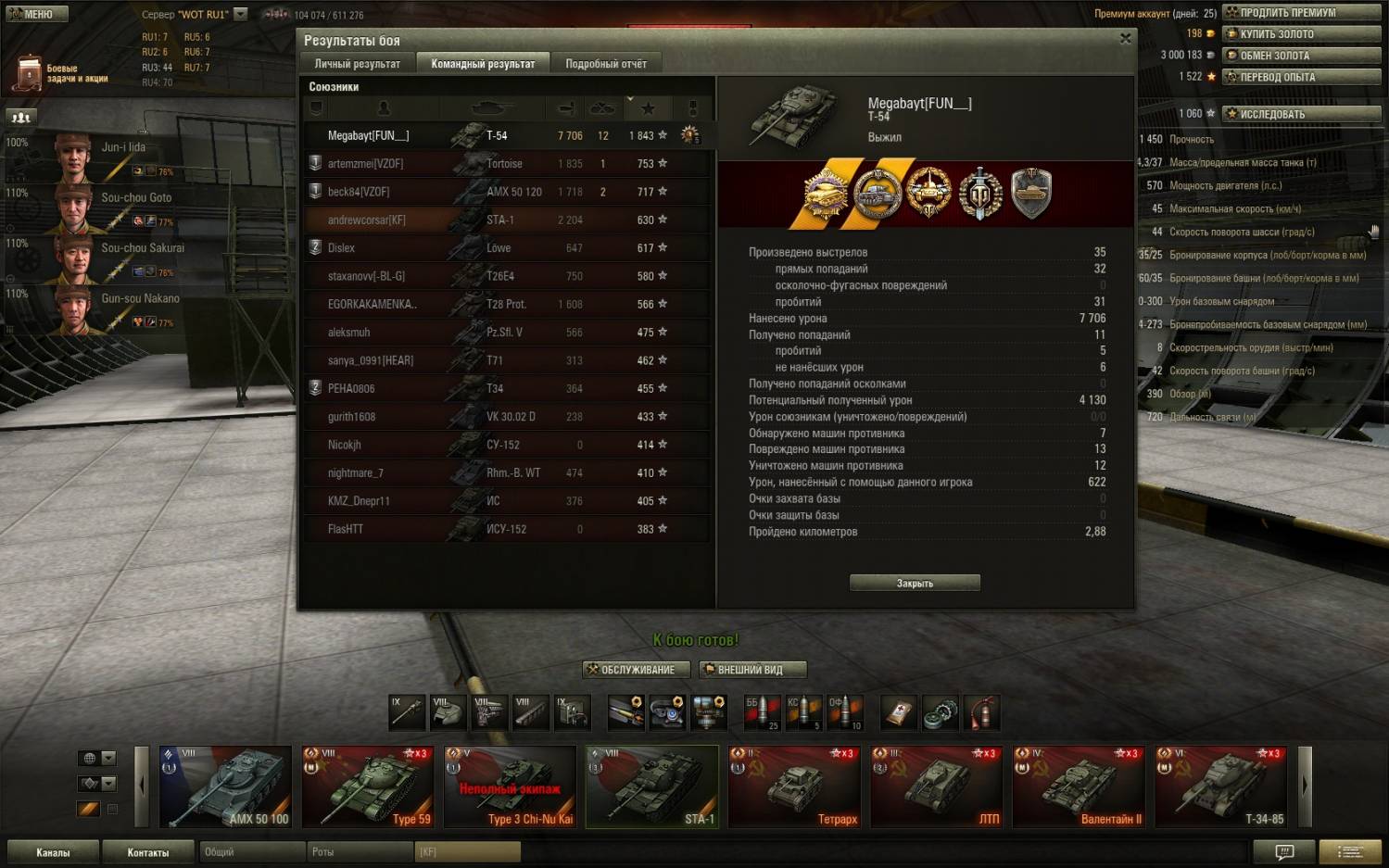The width and height of the screenshot is (1389, 868).
Task: Close the battle results window
Action: tap(1125, 39)
